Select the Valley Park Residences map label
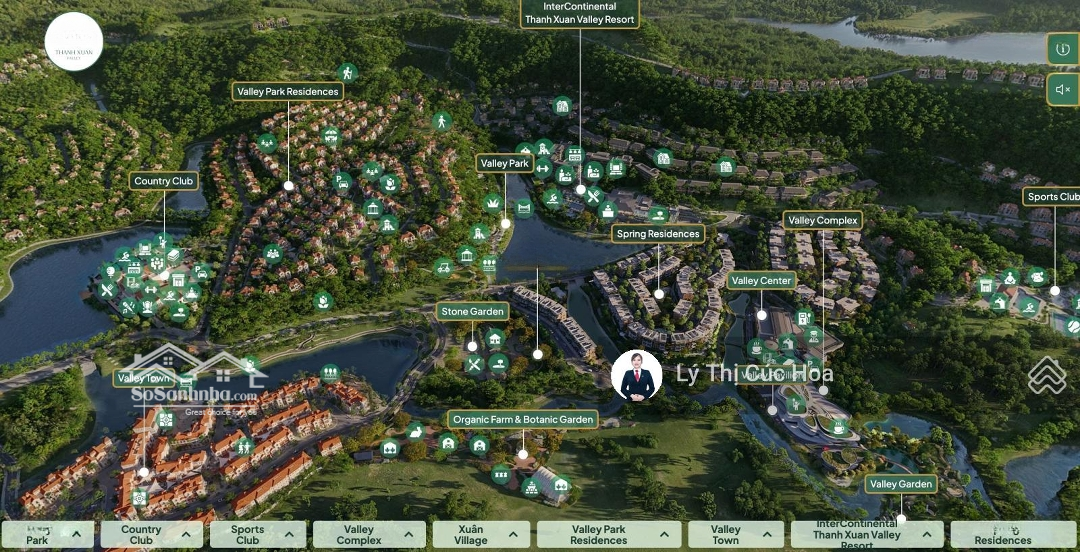The image size is (1080, 552). click(288, 92)
